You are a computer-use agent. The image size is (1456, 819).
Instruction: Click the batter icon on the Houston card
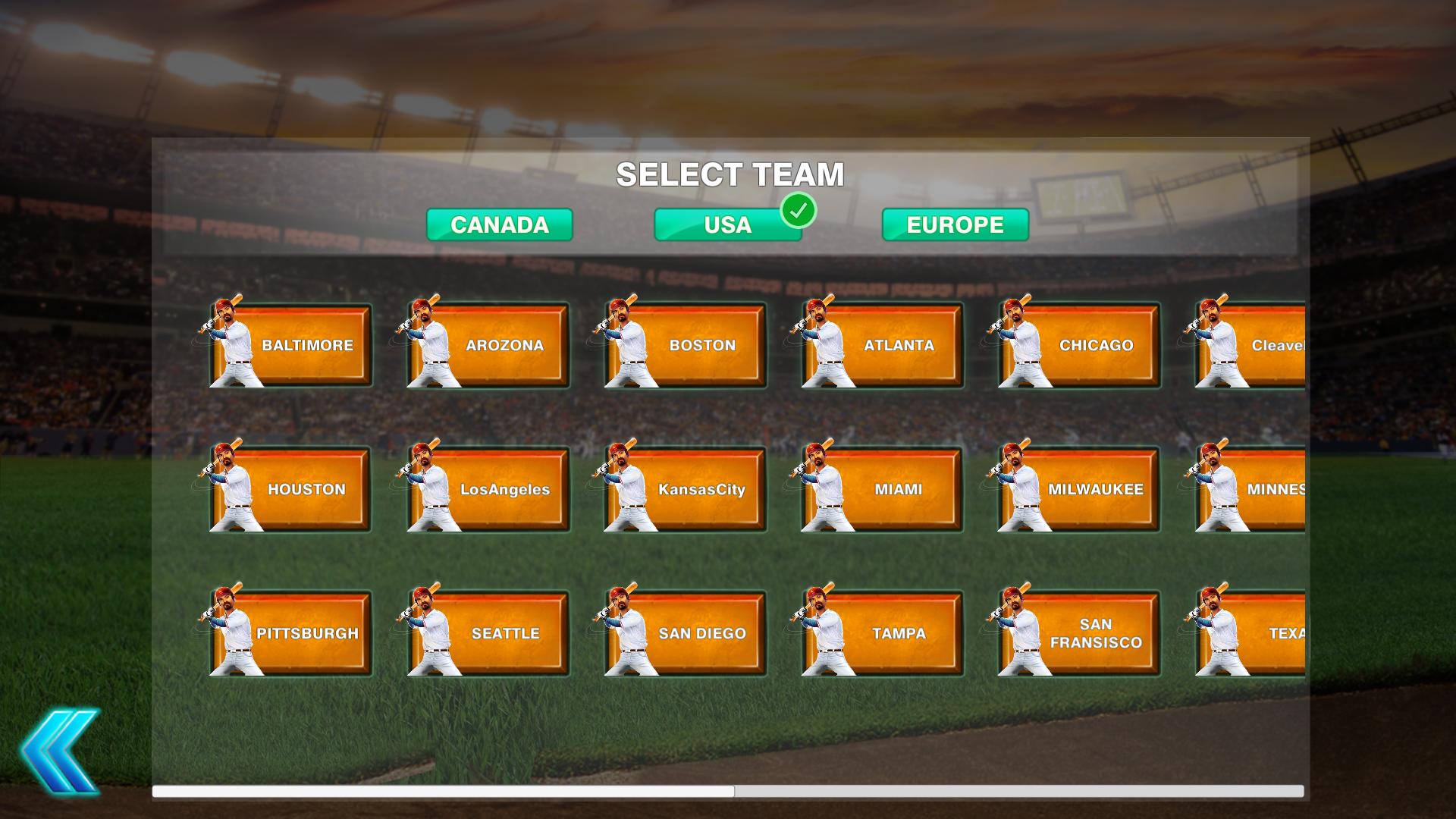point(226,485)
